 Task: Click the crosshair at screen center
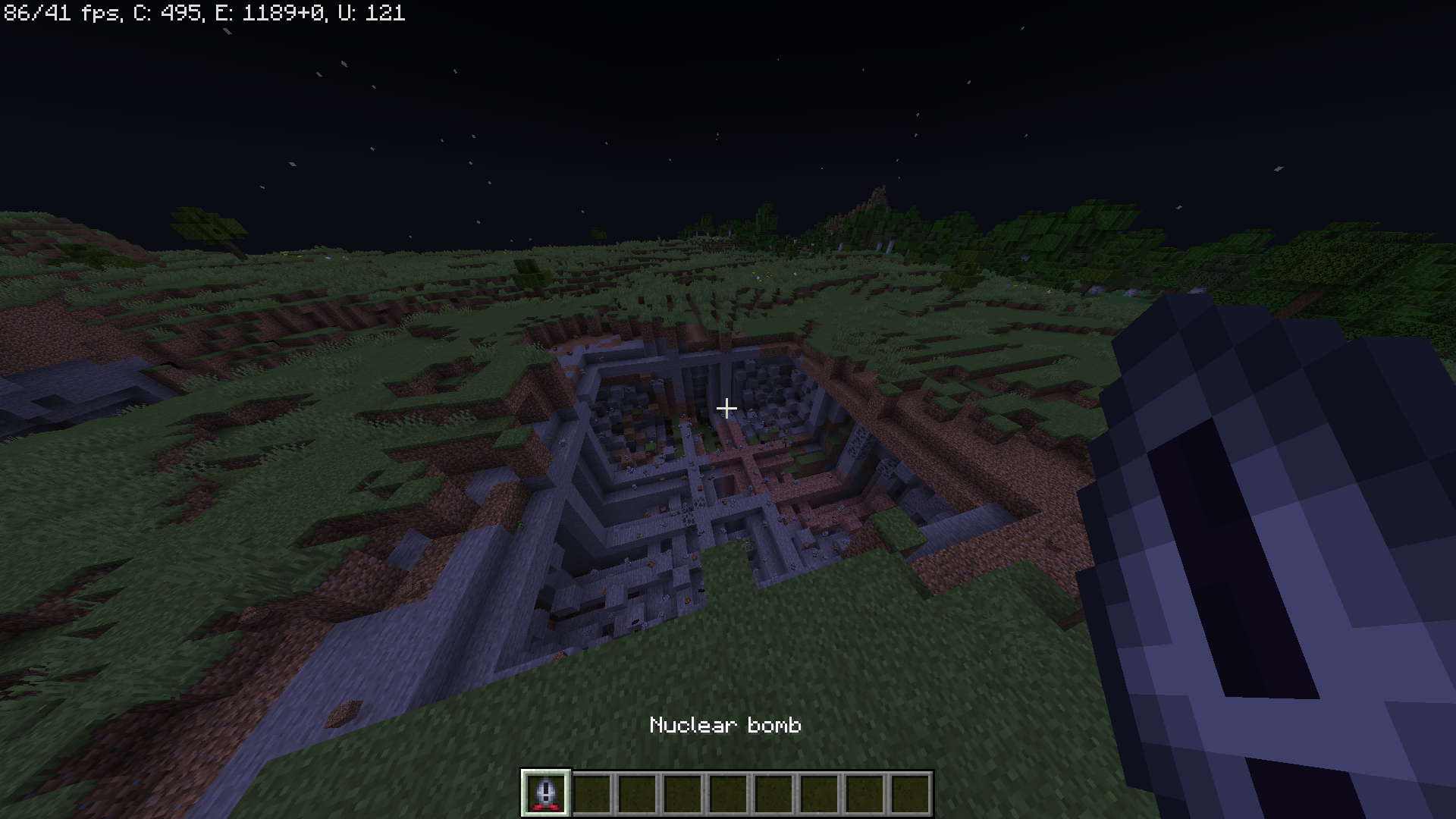727,408
